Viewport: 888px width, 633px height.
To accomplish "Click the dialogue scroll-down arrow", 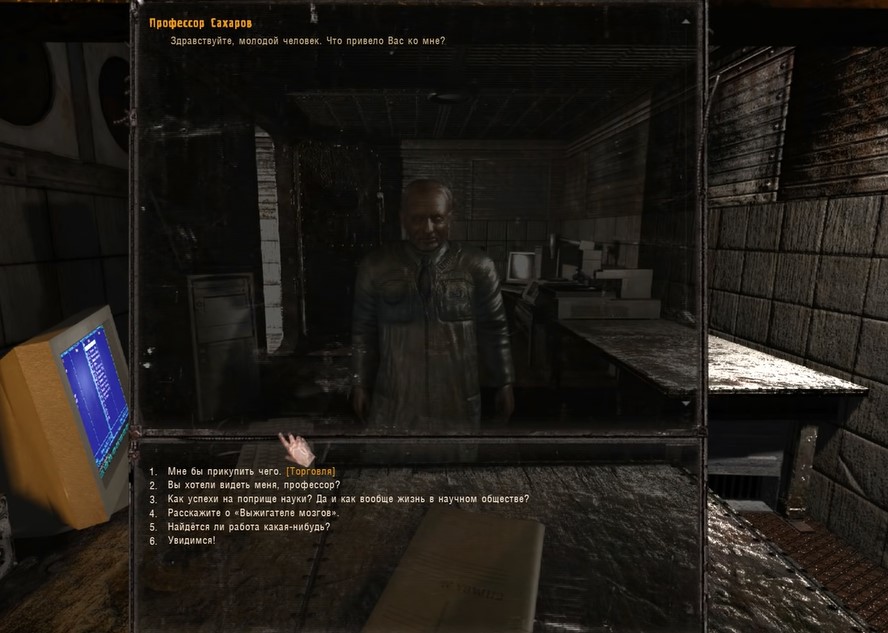I will [x=685, y=402].
